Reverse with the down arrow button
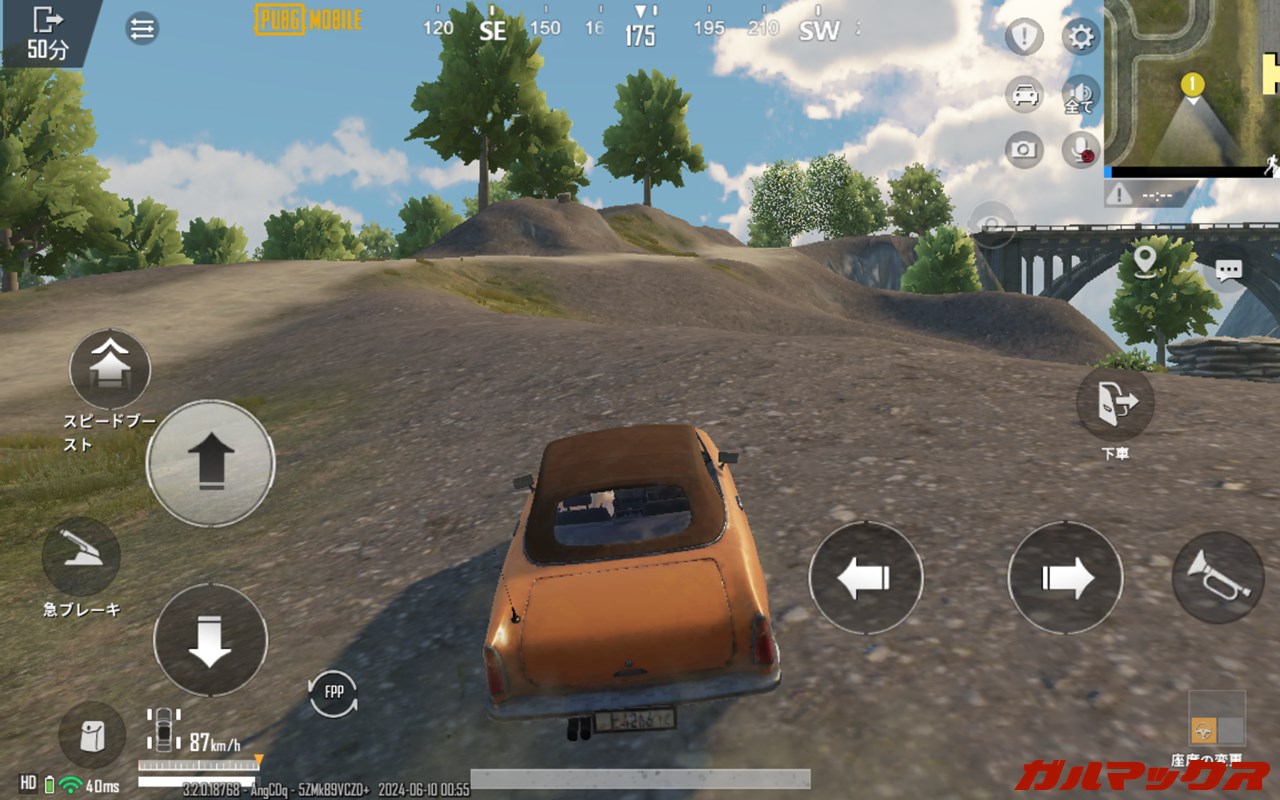Viewport: 1280px width, 800px height. (210, 640)
